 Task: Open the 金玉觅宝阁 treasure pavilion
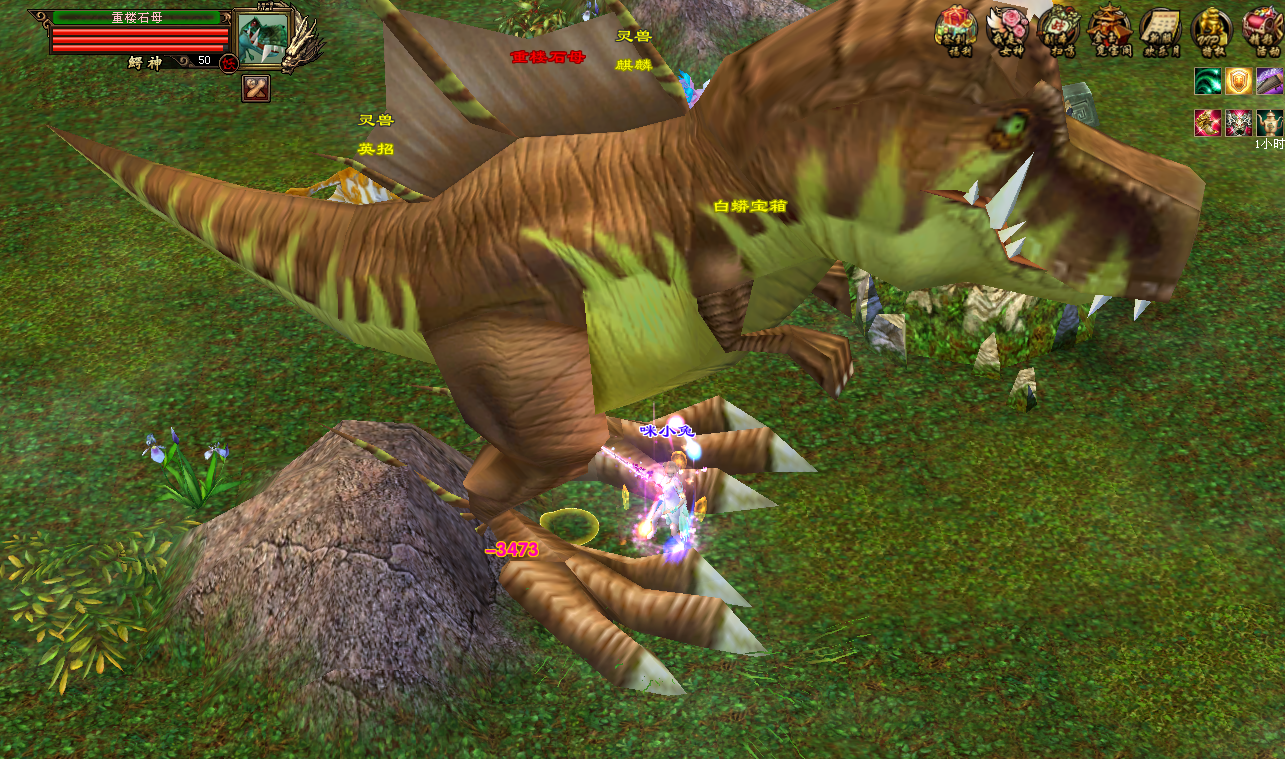click(x=1109, y=28)
